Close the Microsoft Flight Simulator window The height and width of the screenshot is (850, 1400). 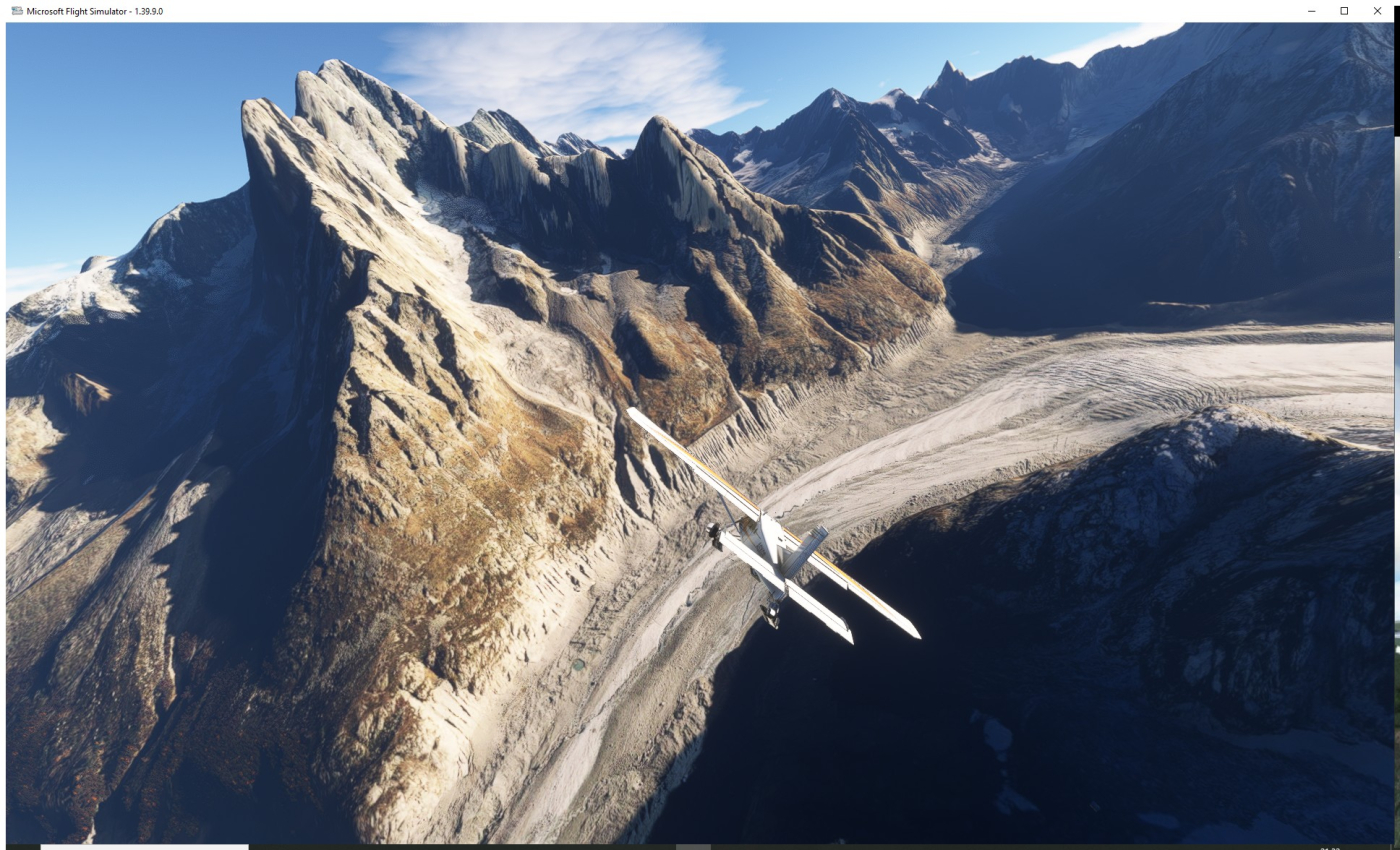1377,11
